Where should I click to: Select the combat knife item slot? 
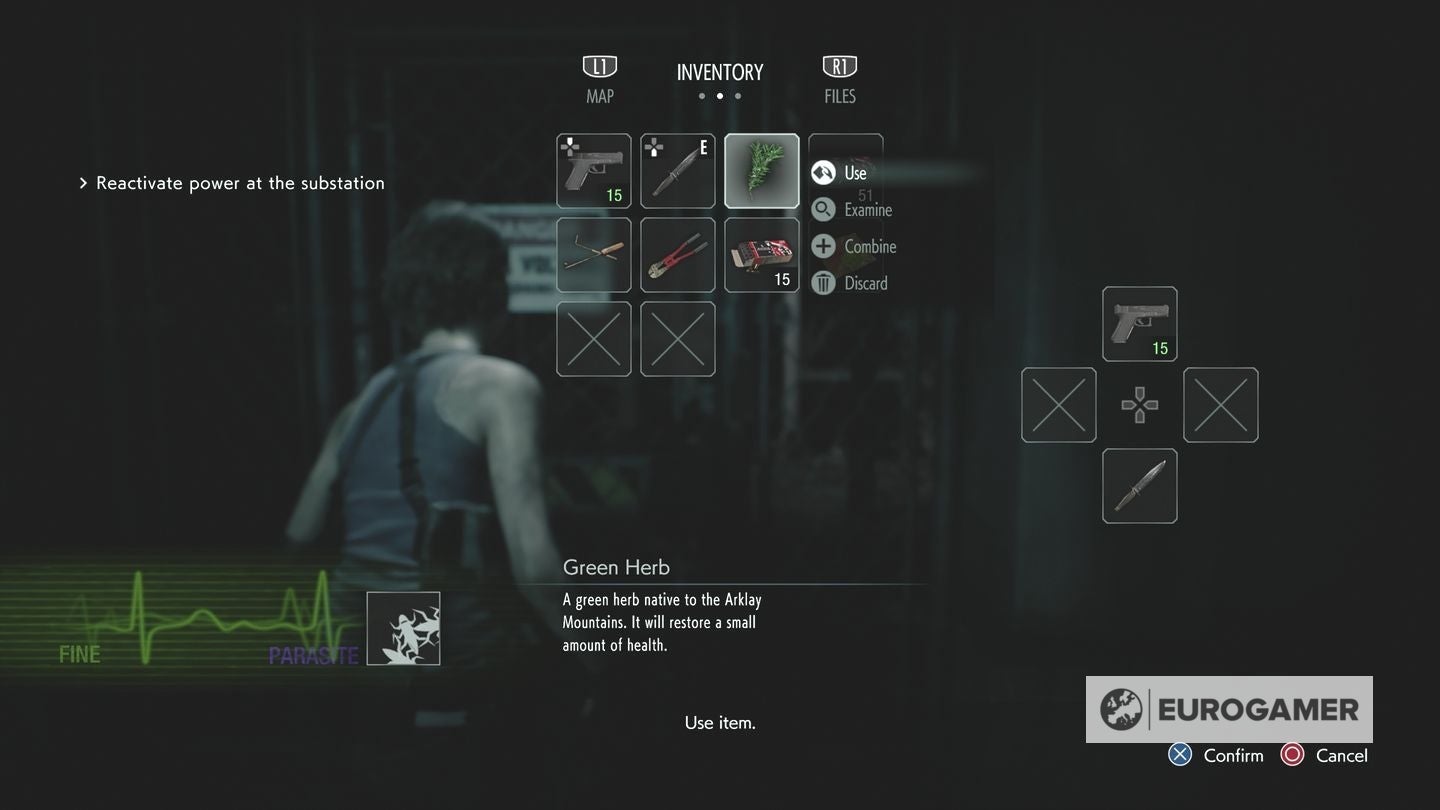click(678, 170)
